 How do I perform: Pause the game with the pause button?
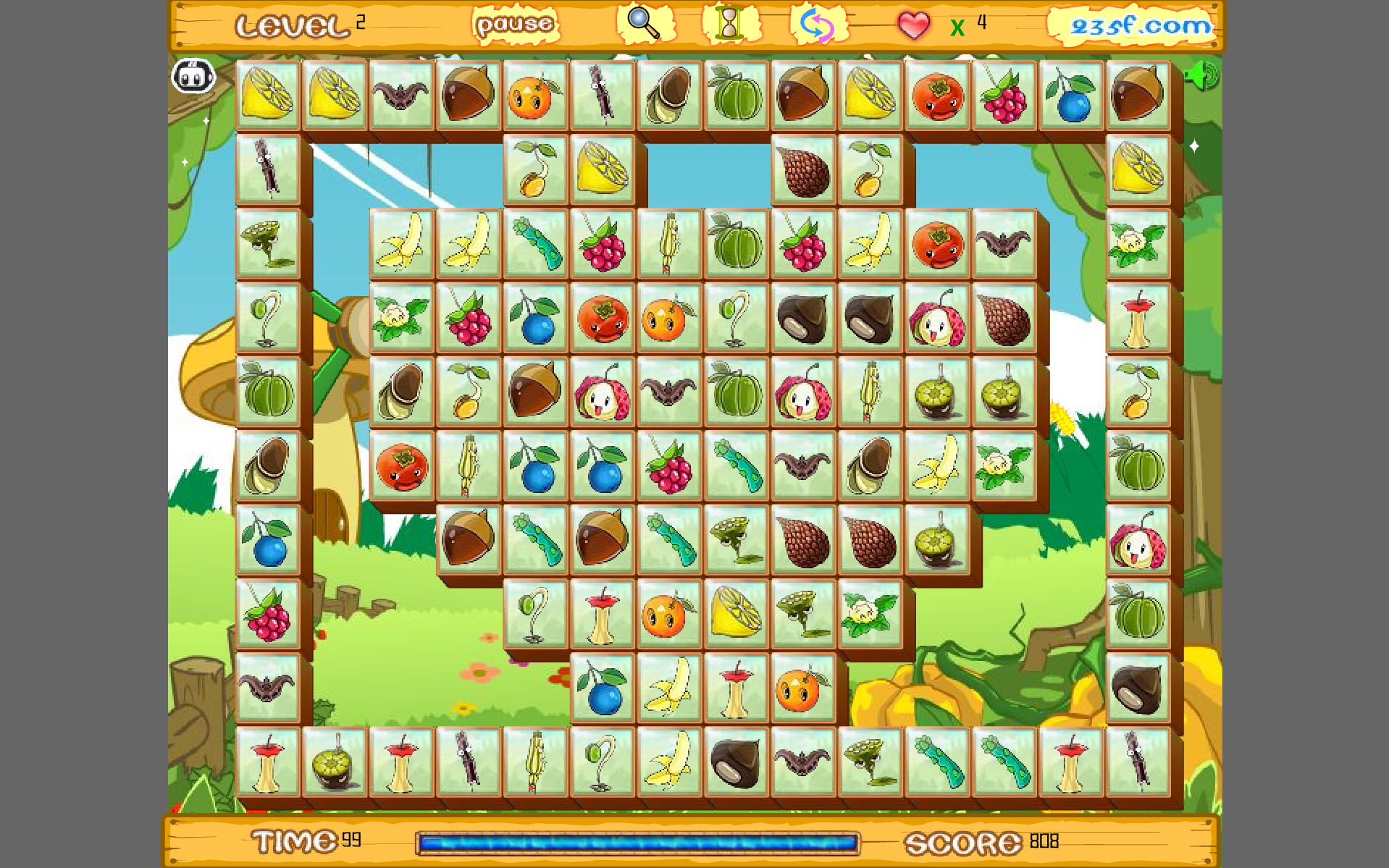coord(515,25)
